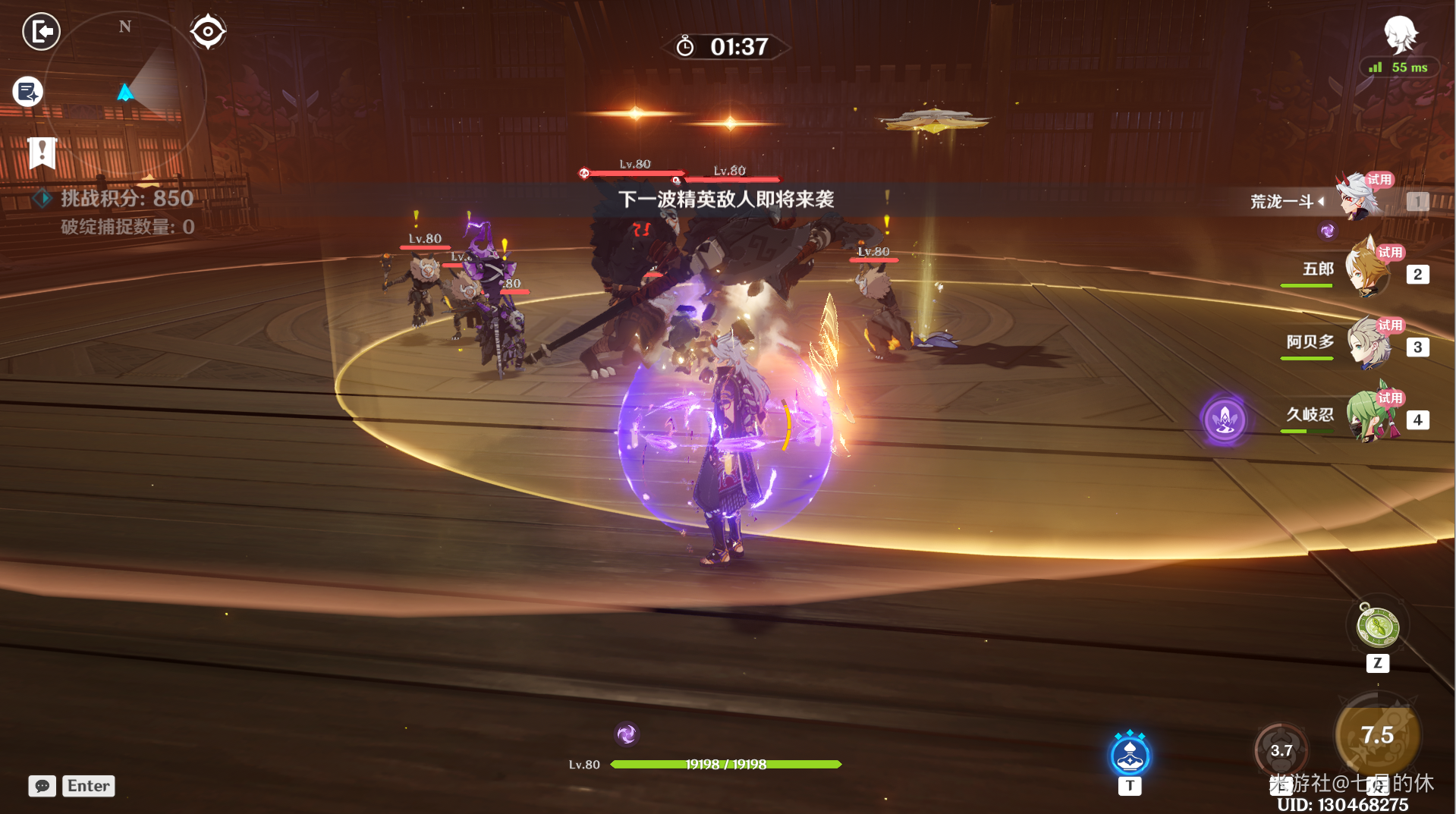Activate the elemental skill showing 3.7
1456x814 pixels.
coord(1281,750)
